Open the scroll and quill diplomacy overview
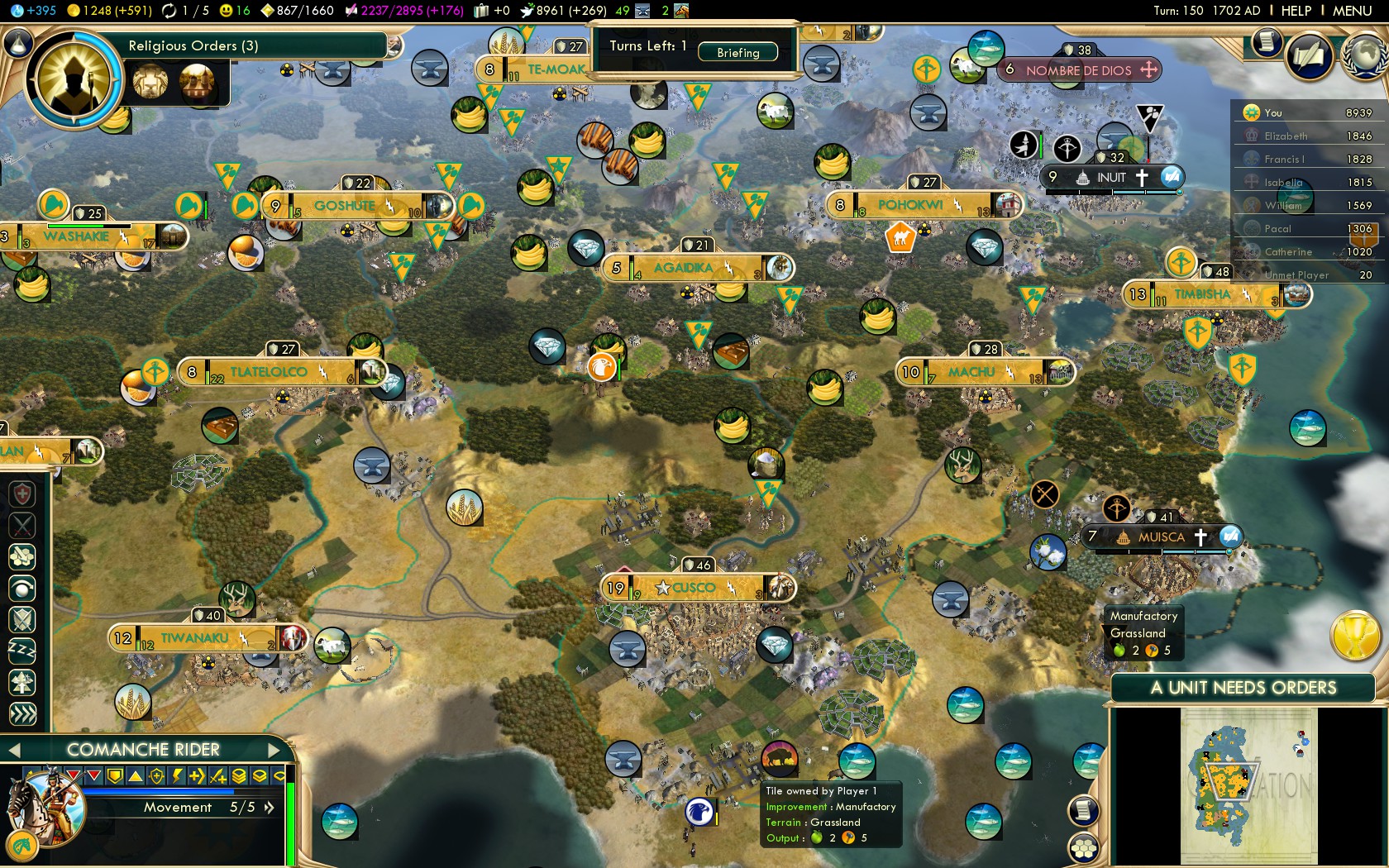The width and height of the screenshot is (1389, 868). click(x=1310, y=56)
